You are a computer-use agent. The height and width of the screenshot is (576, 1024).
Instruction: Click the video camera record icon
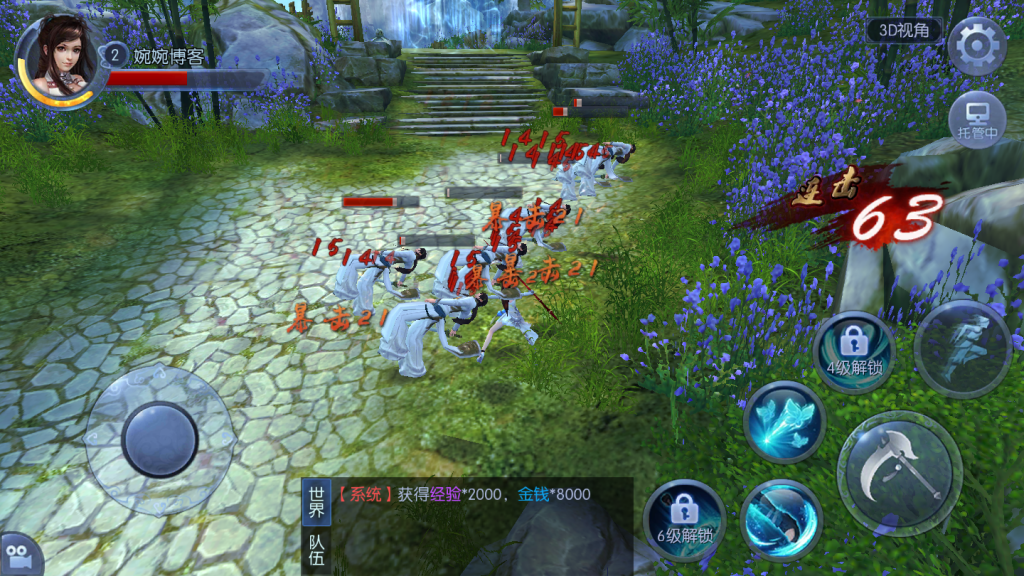(x=18, y=555)
